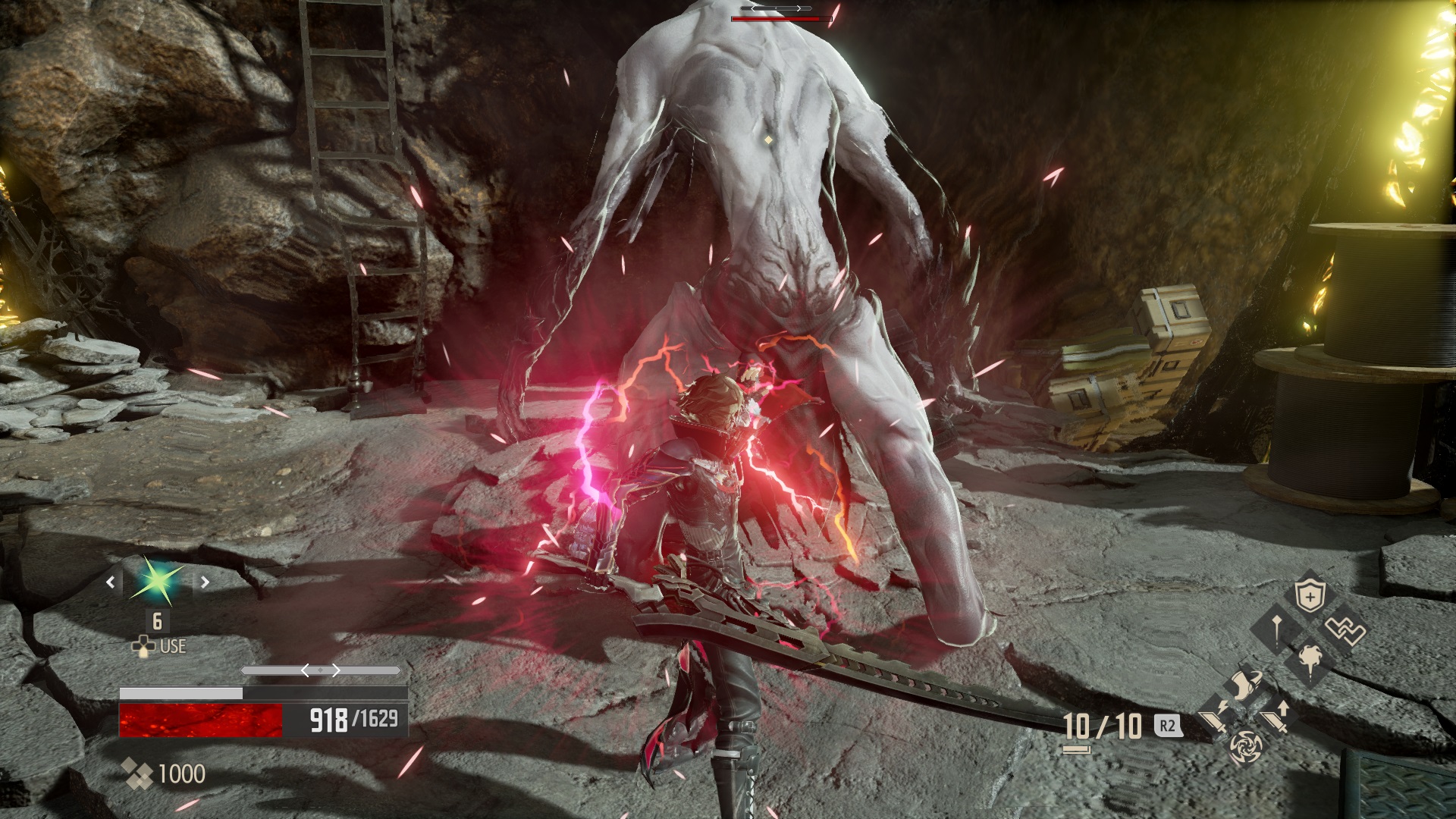Image resolution: width=1456 pixels, height=819 pixels.
Task: Select the lightning-imbued sword gift icon
Action: (x=1215, y=718)
